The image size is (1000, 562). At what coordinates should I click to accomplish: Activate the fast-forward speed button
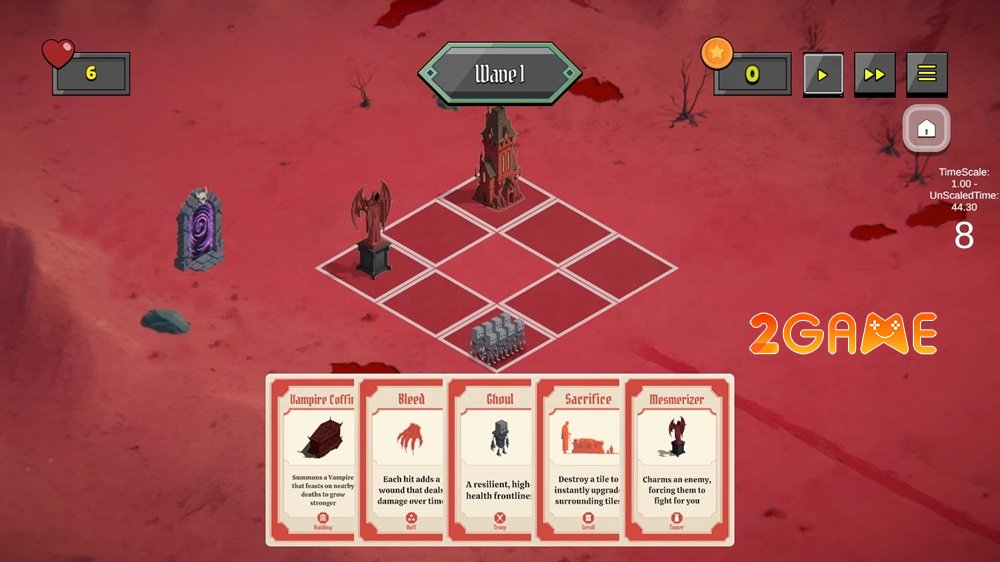coord(874,74)
